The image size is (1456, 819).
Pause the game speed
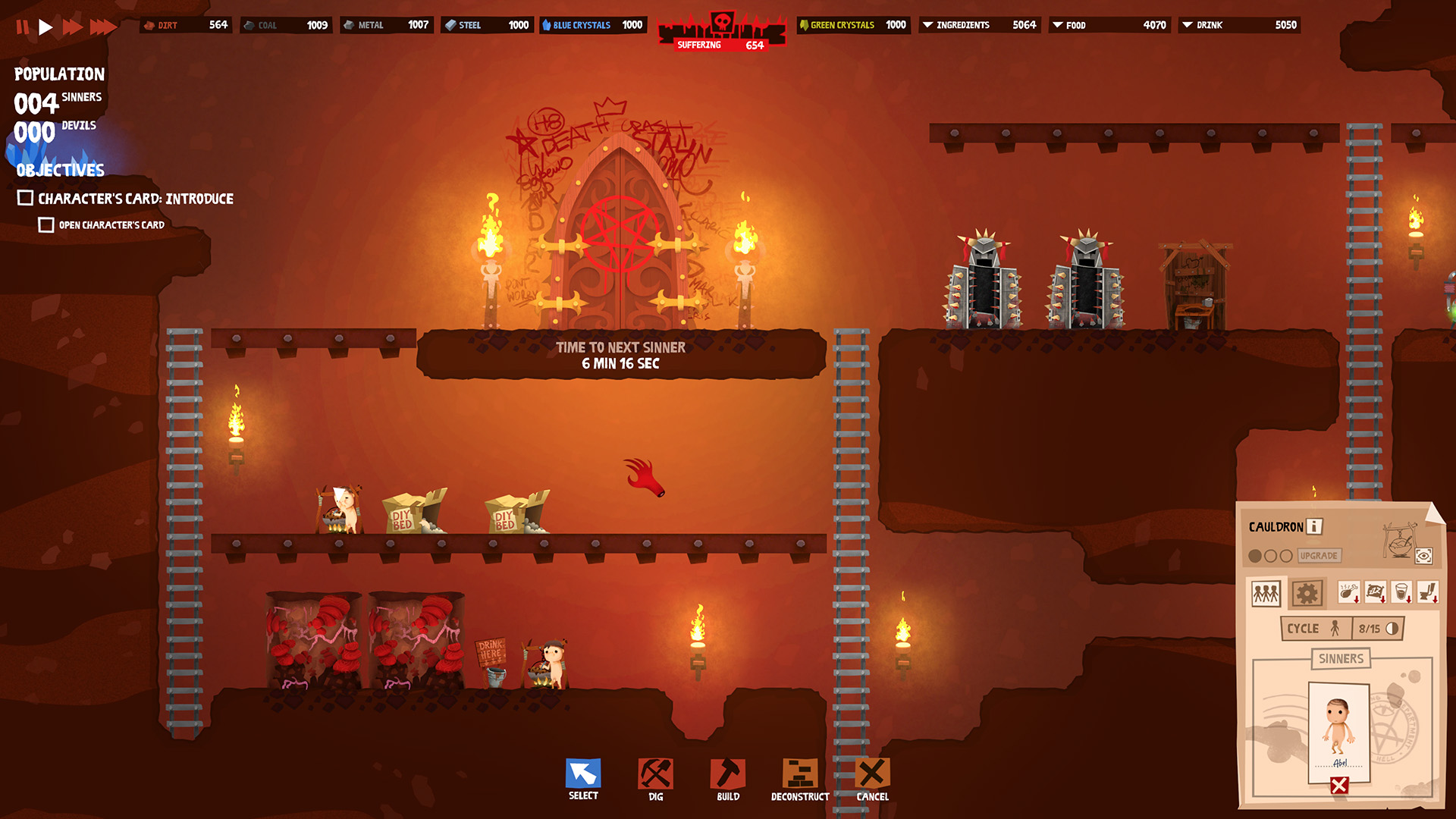click(x=23, y=27)
